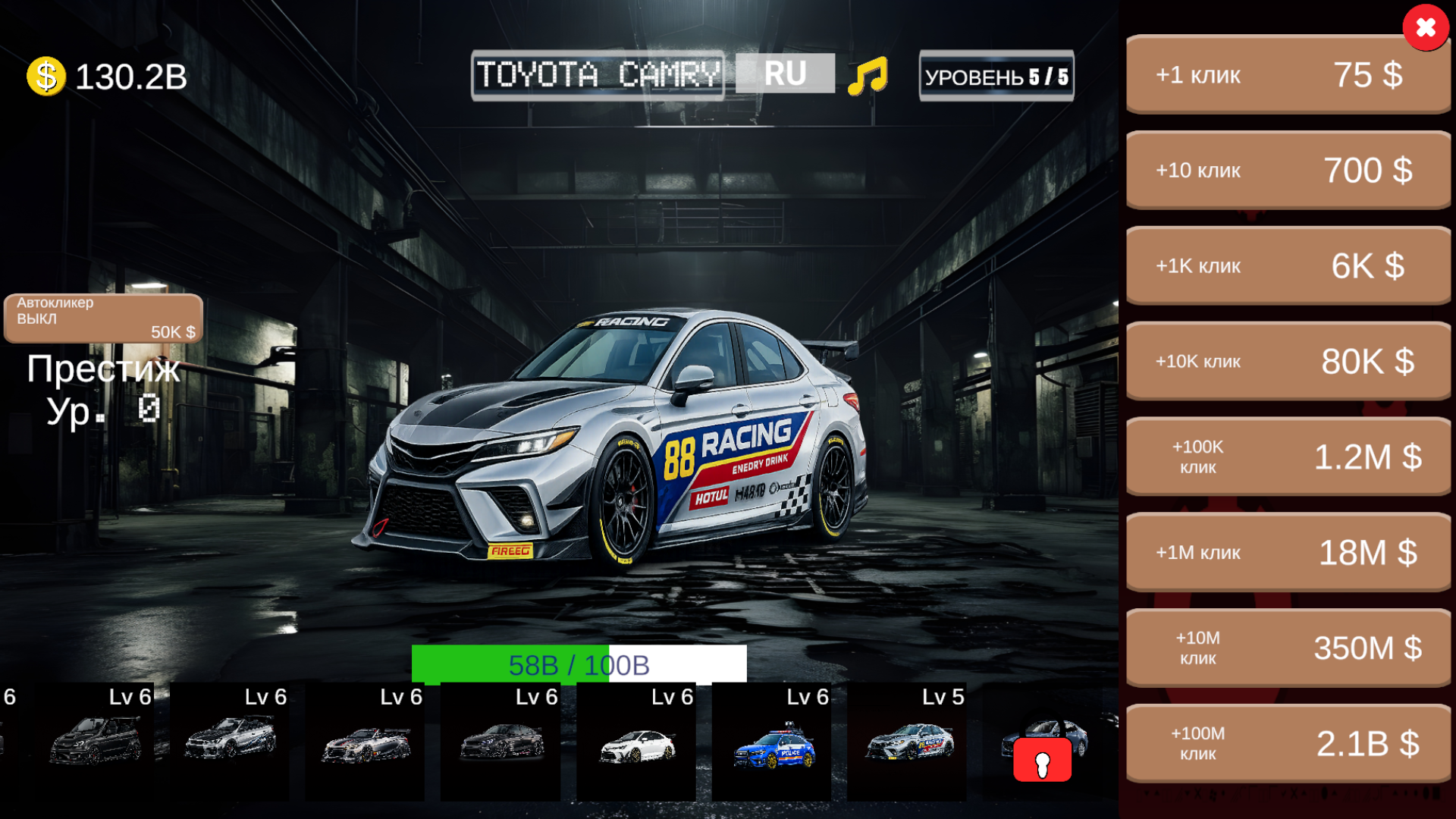The image size is (1456, 819).
Task: Toggle the Автокликер on
Action: (x=102, y=318)
